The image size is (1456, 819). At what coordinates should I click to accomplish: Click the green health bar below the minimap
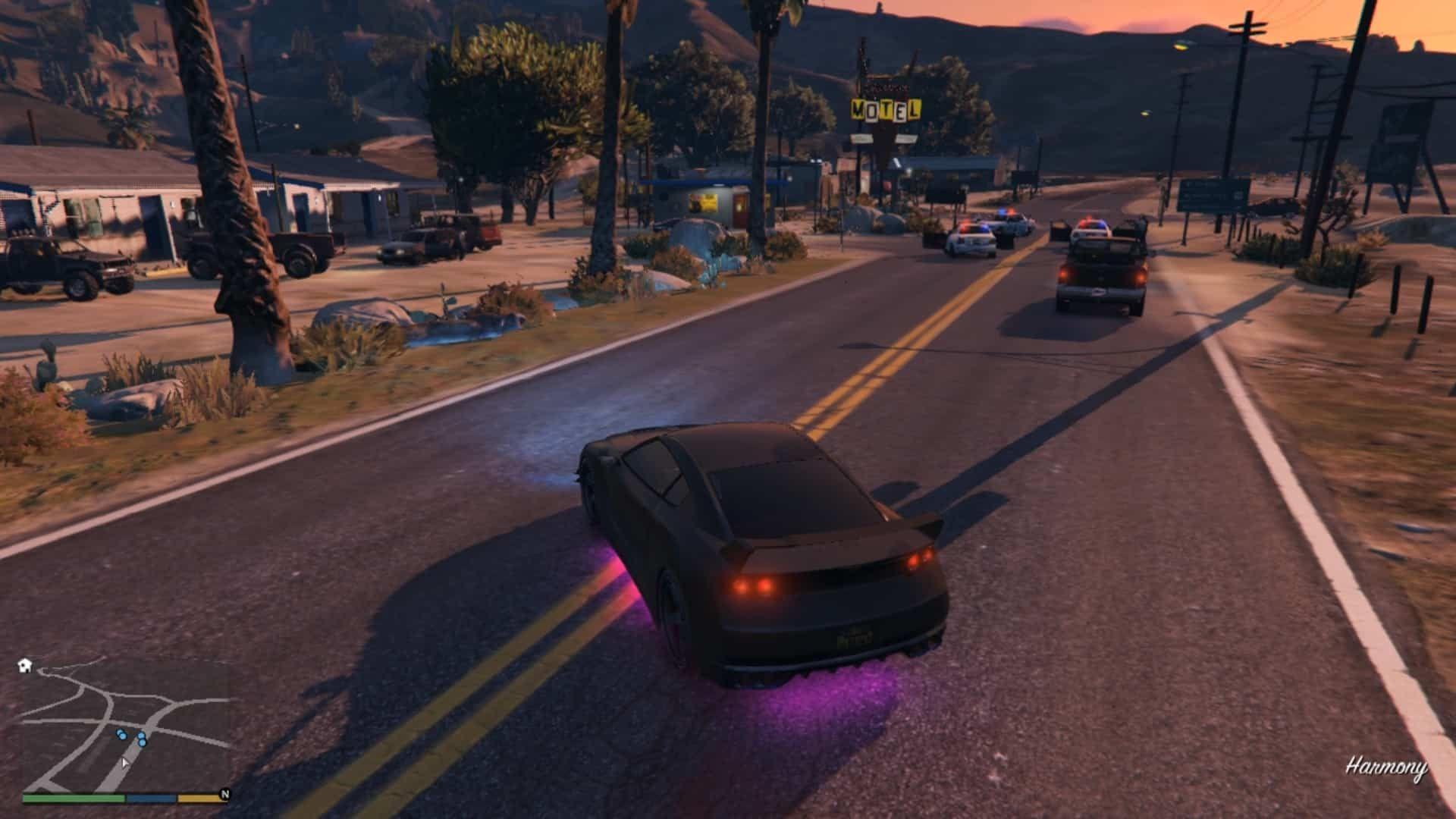click(73, 801)
